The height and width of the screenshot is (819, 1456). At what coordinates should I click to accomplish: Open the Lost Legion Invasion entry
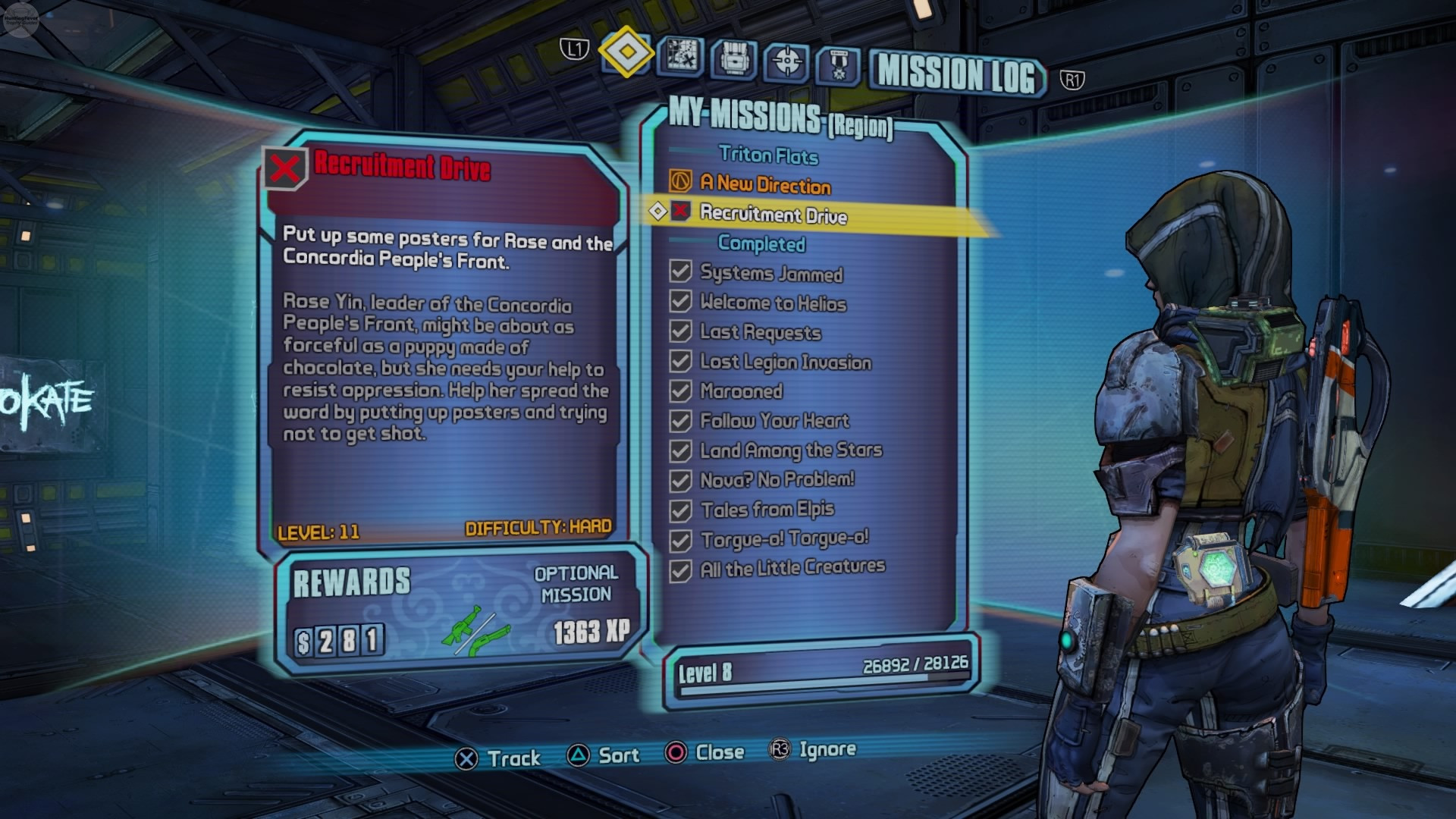tap(785, 362)
